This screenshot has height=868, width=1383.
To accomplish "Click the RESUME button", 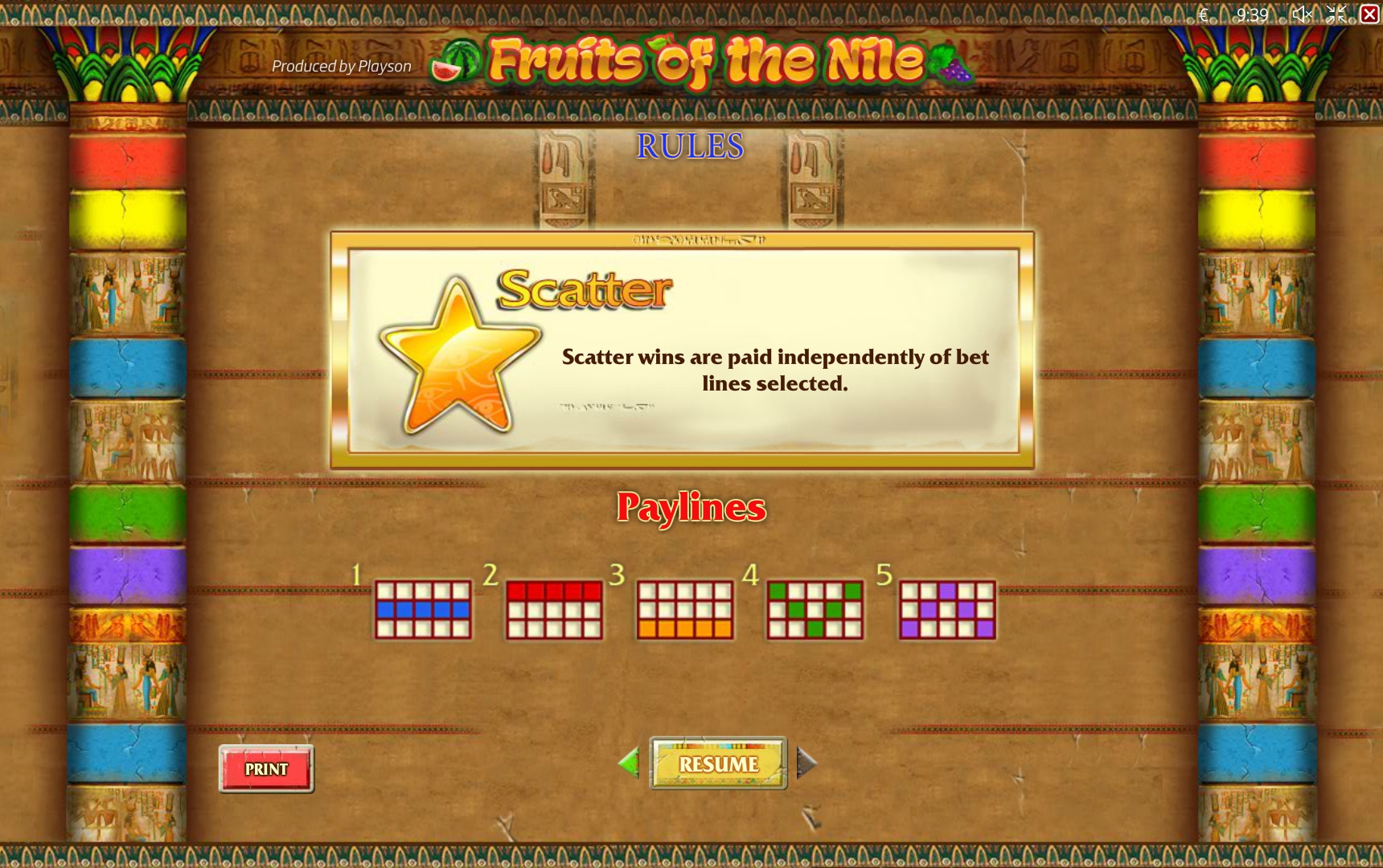I will click(718, 764).
